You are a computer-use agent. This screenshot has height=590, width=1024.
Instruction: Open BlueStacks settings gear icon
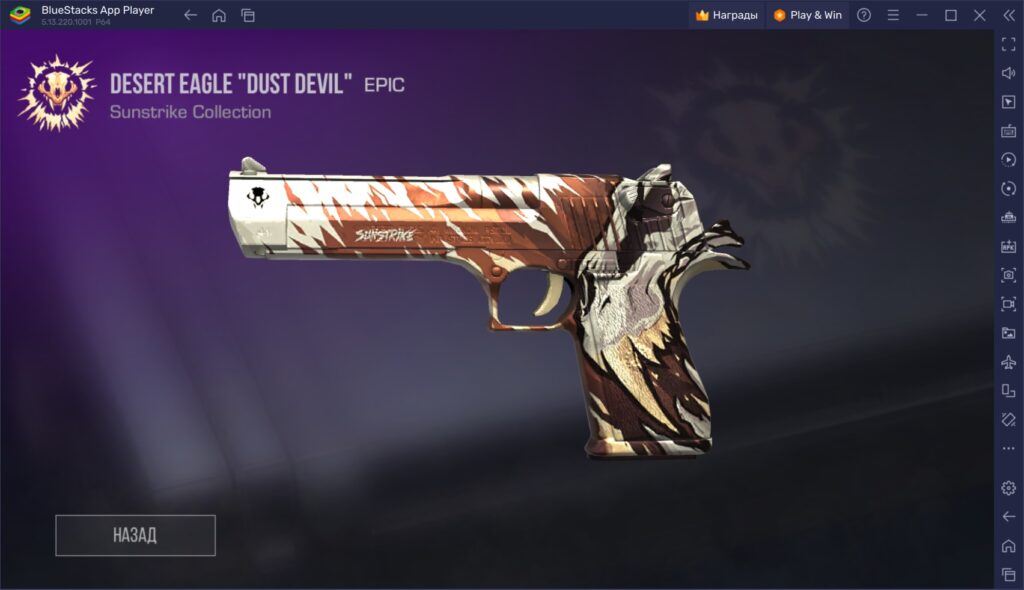coord(1008,487)
